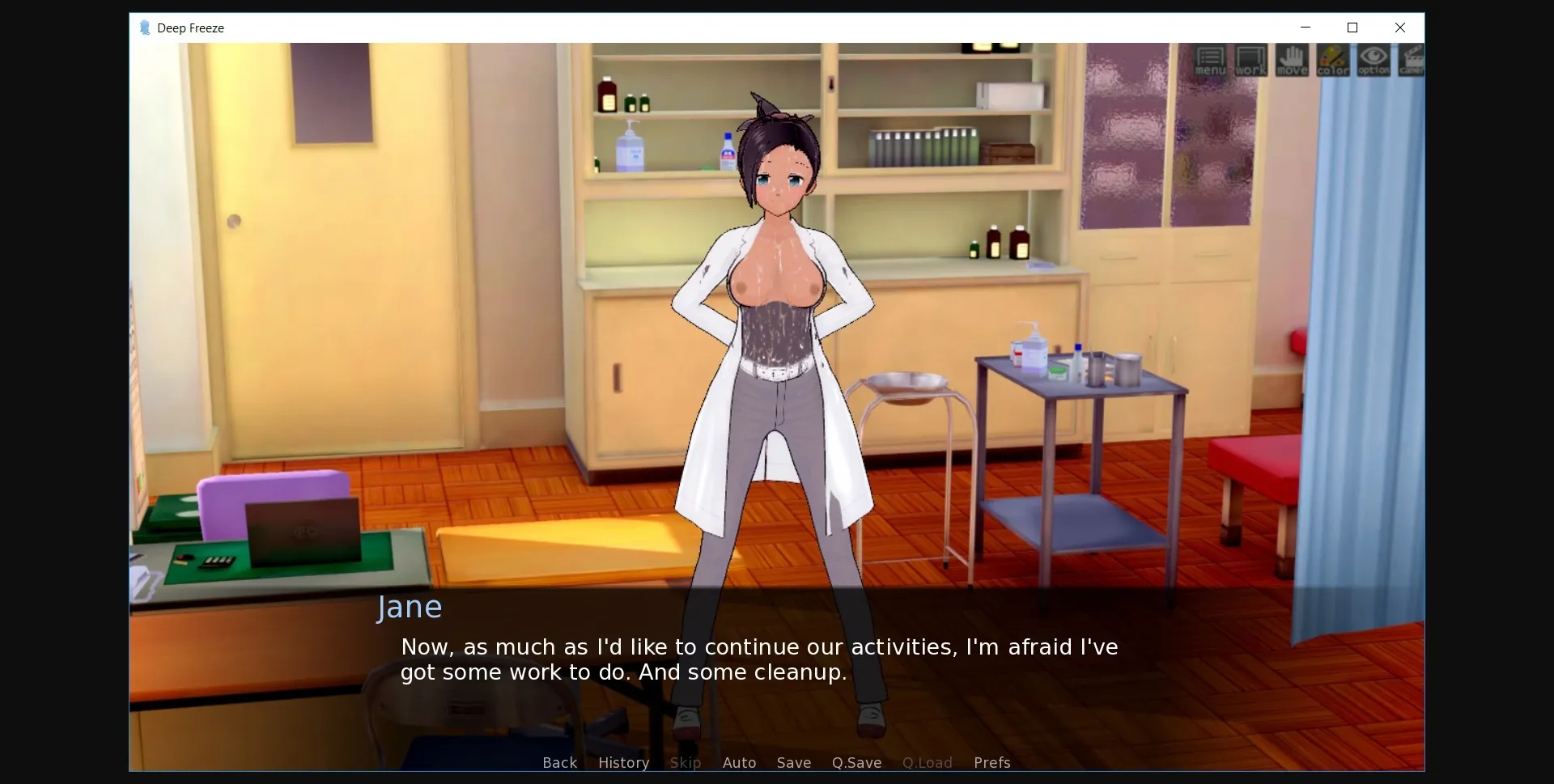
Task: Open the camera clapperboard tool
Action: (1411, 61)
